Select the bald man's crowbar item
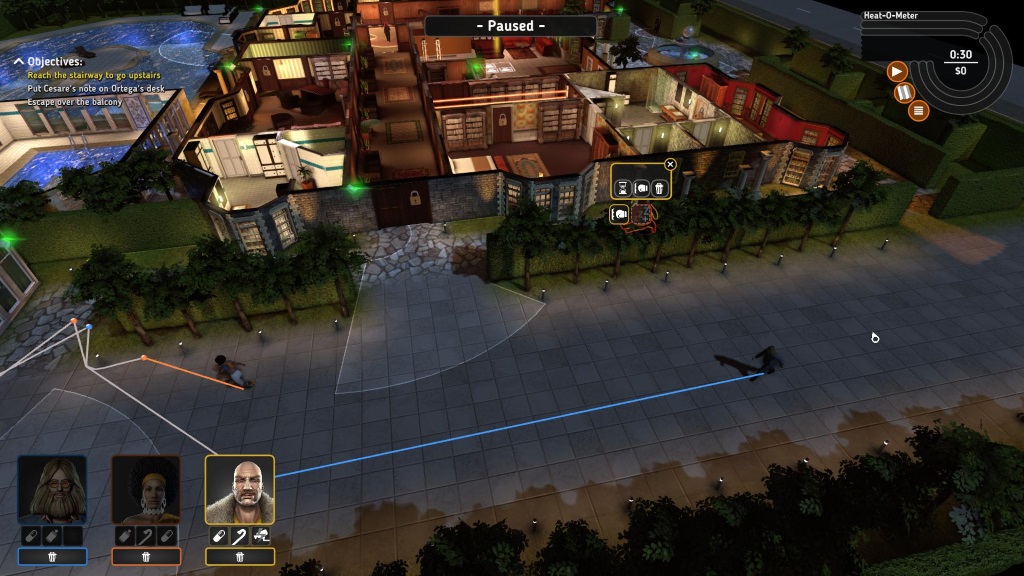Screen dimensions: 1024x576 240,536
